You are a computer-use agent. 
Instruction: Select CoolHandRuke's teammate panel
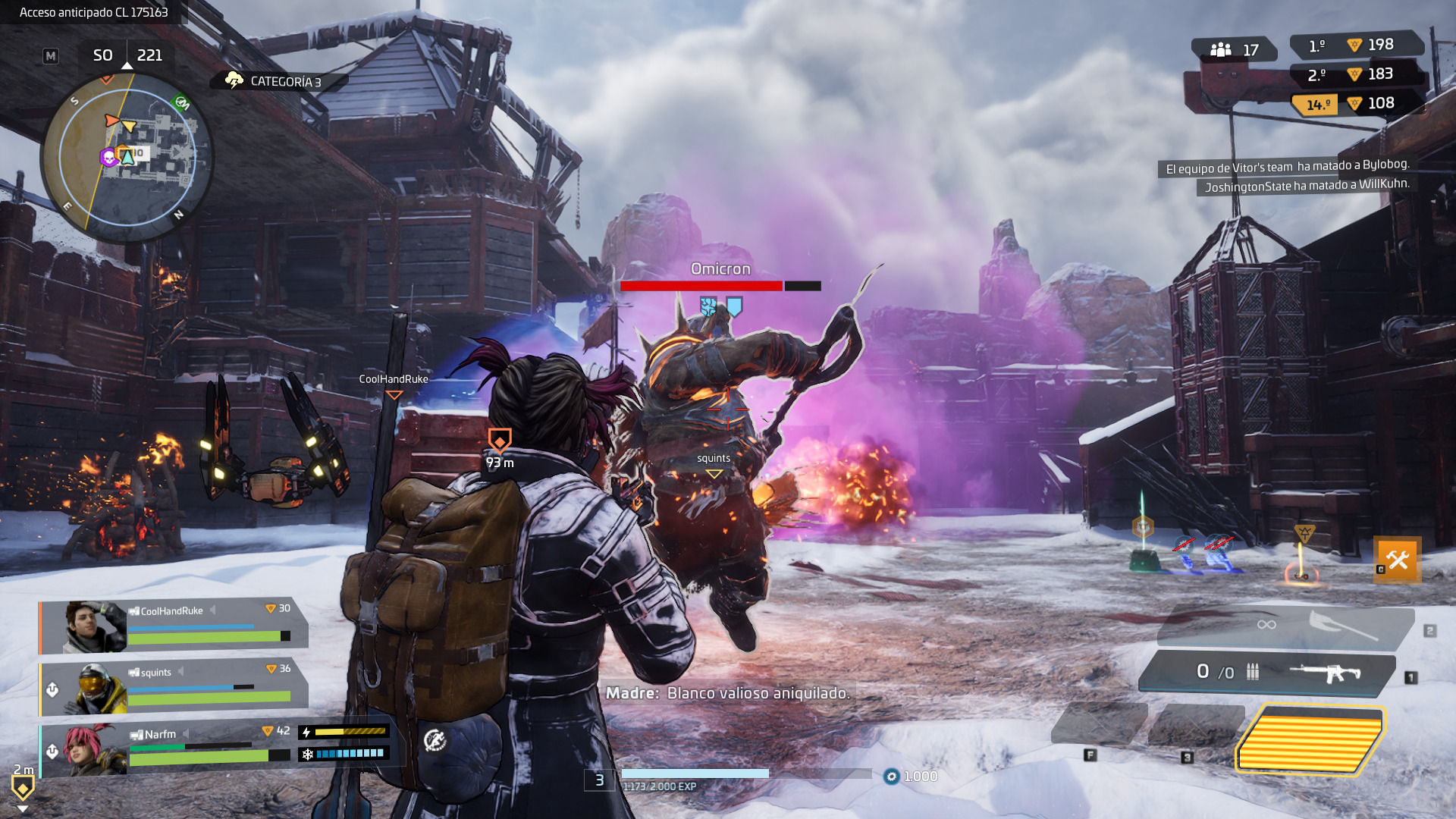click(174, 626)
